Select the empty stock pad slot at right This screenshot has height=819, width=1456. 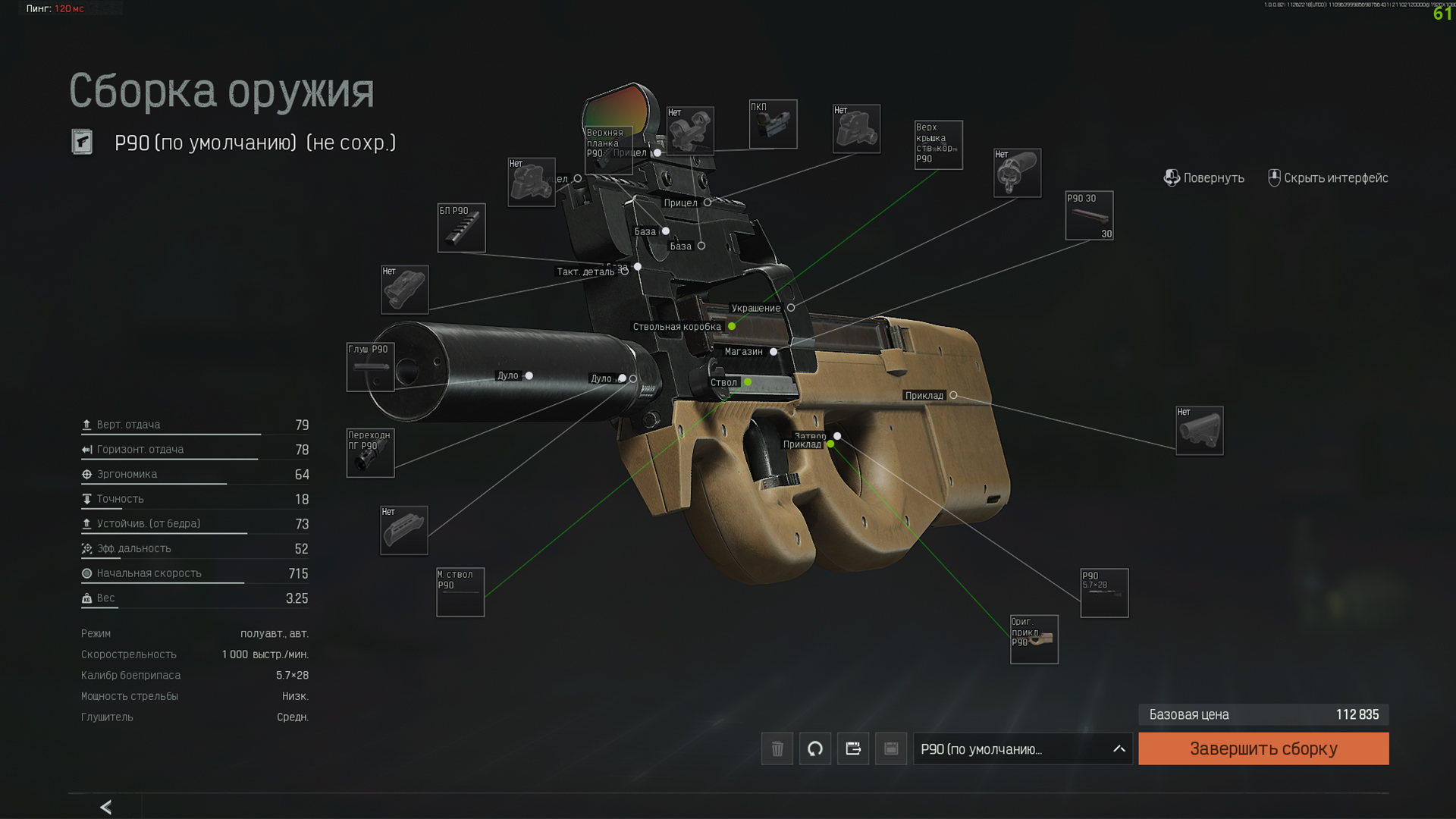coord(1199,431)
